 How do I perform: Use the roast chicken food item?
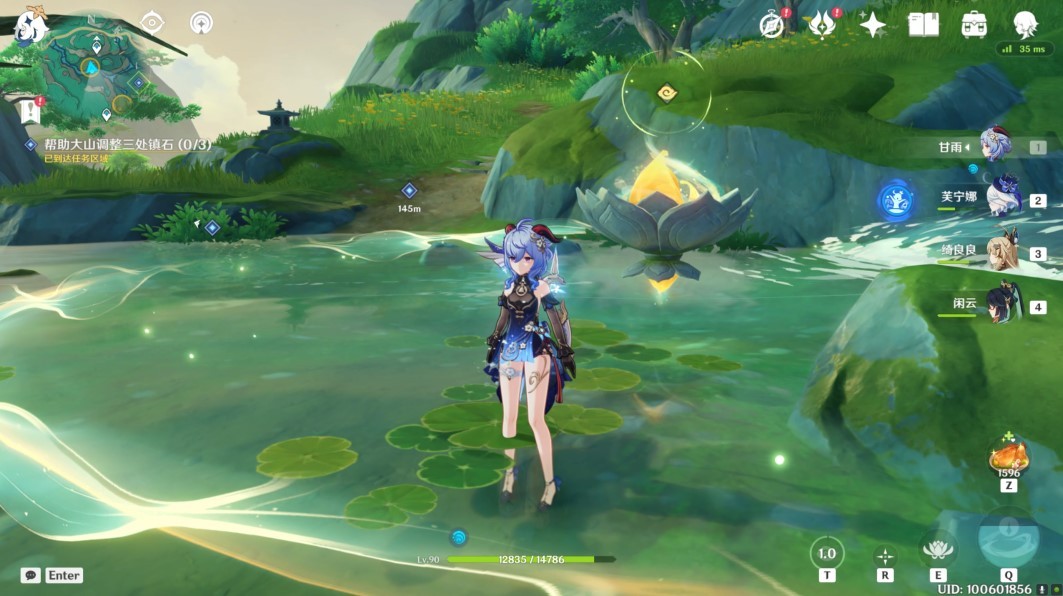pos(1008,459)
